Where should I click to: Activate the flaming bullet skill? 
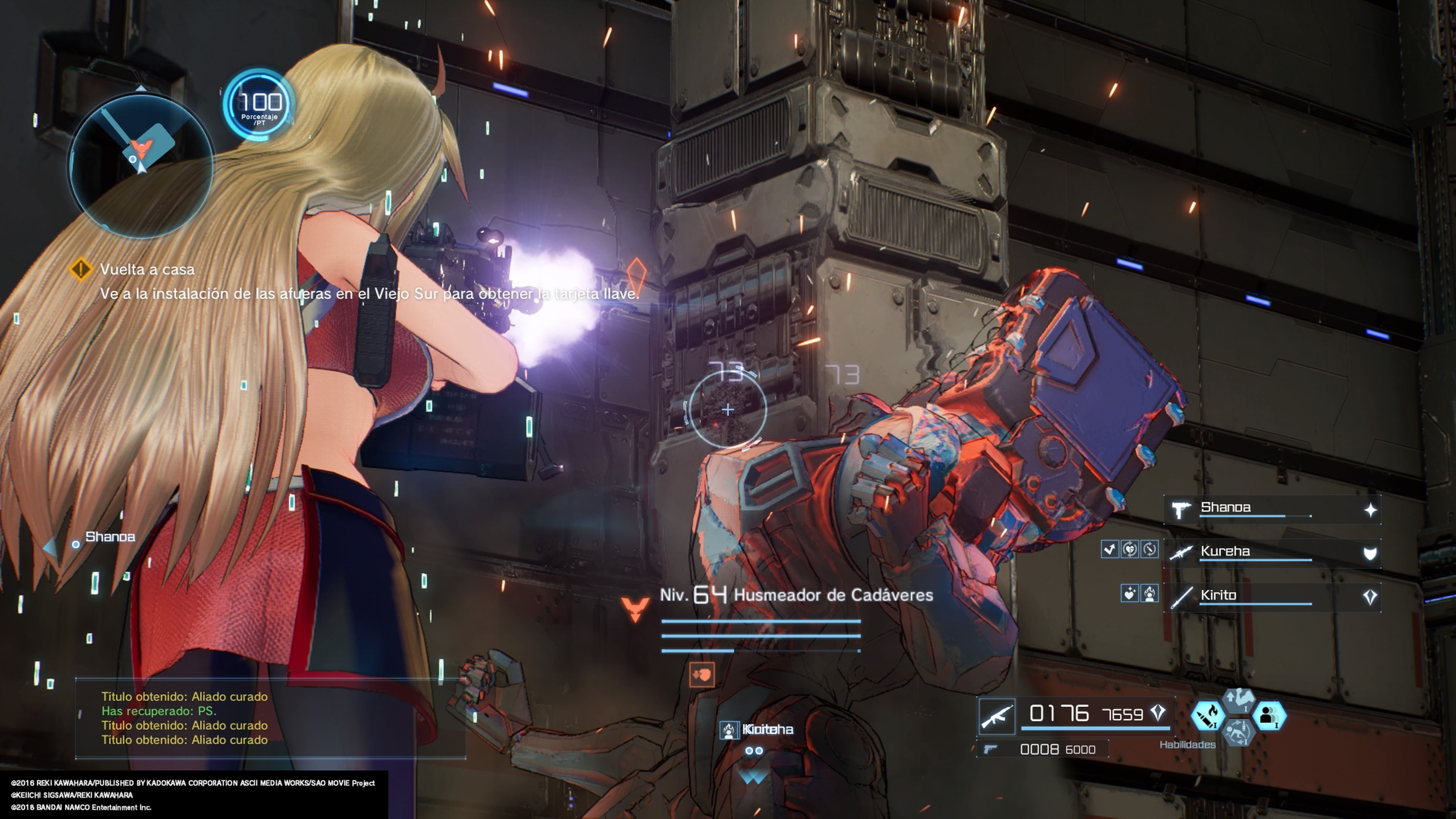(1208, 716)
